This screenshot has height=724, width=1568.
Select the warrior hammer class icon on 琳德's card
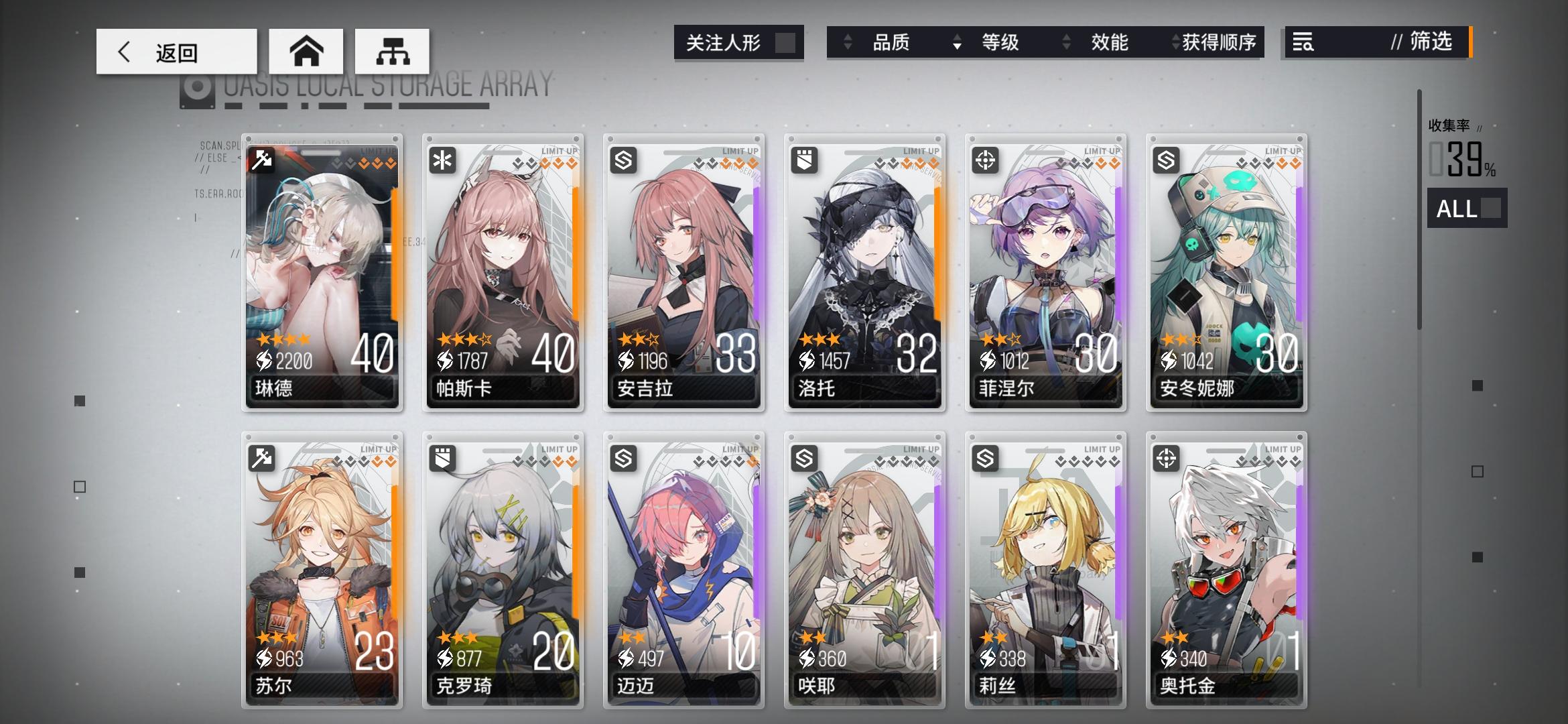[x=261, y=159]
